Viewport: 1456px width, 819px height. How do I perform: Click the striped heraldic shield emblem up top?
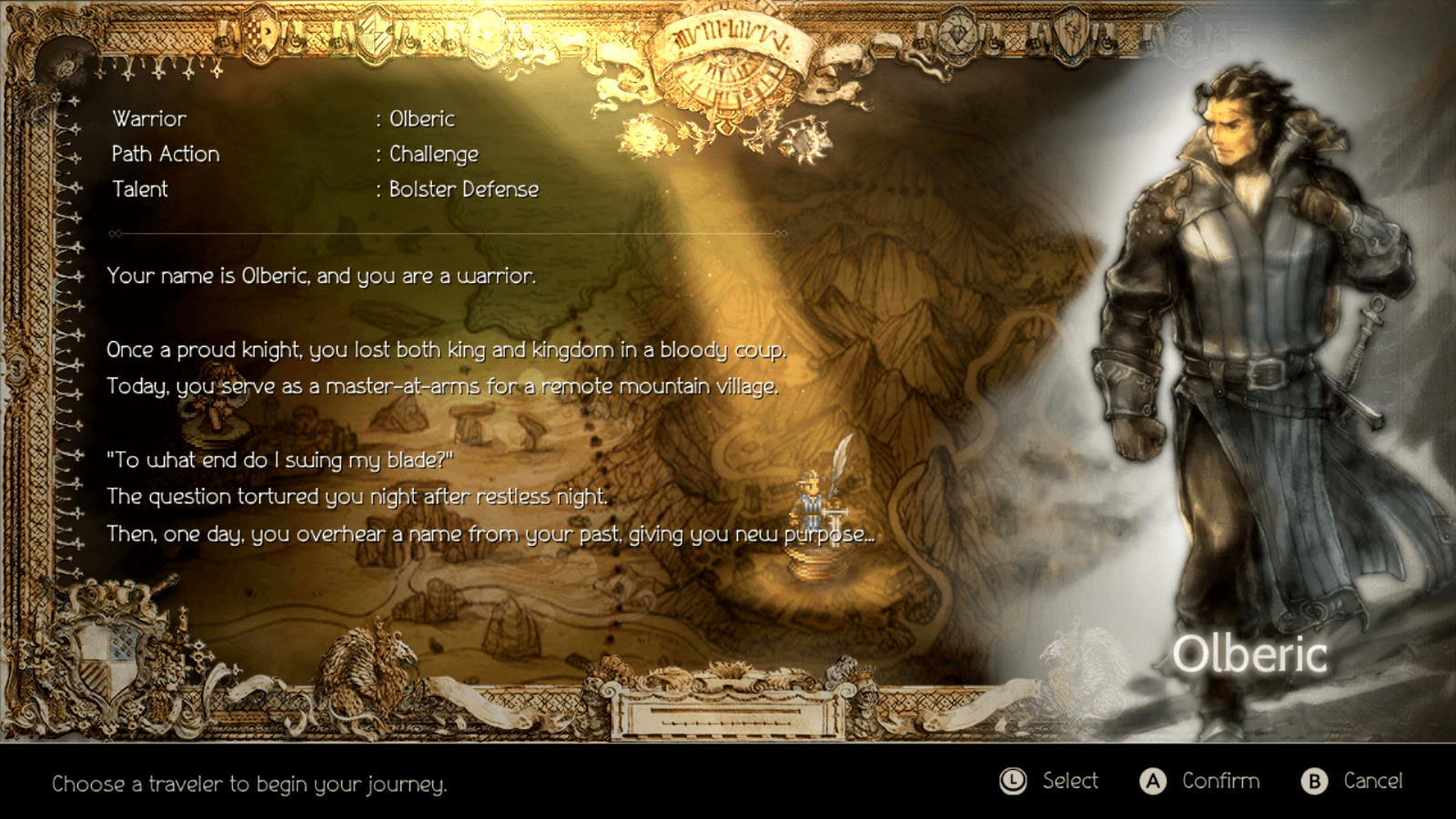pyautogui.click(x=373, y=35)
